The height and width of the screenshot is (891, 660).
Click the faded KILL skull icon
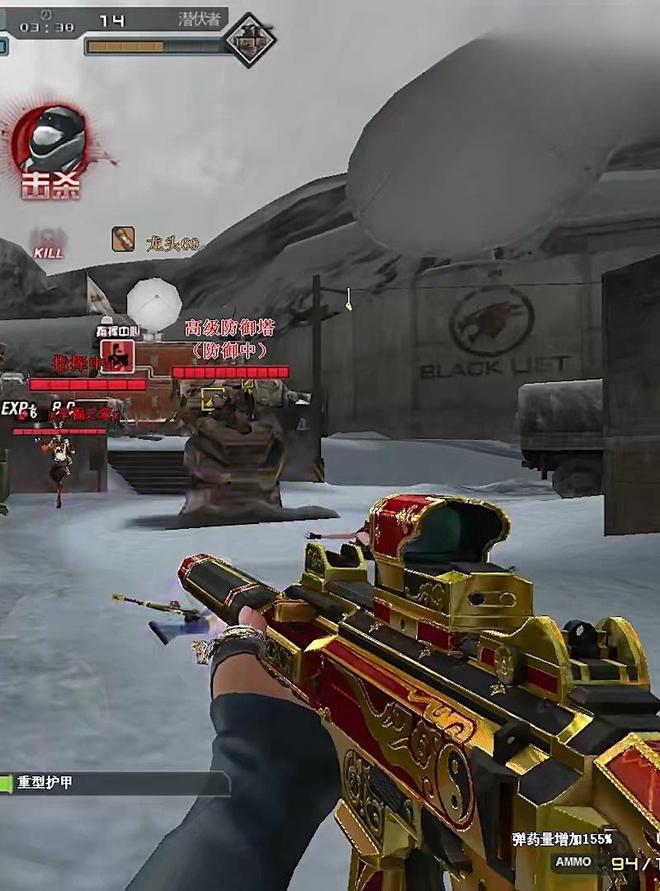(x=47, y=243)
